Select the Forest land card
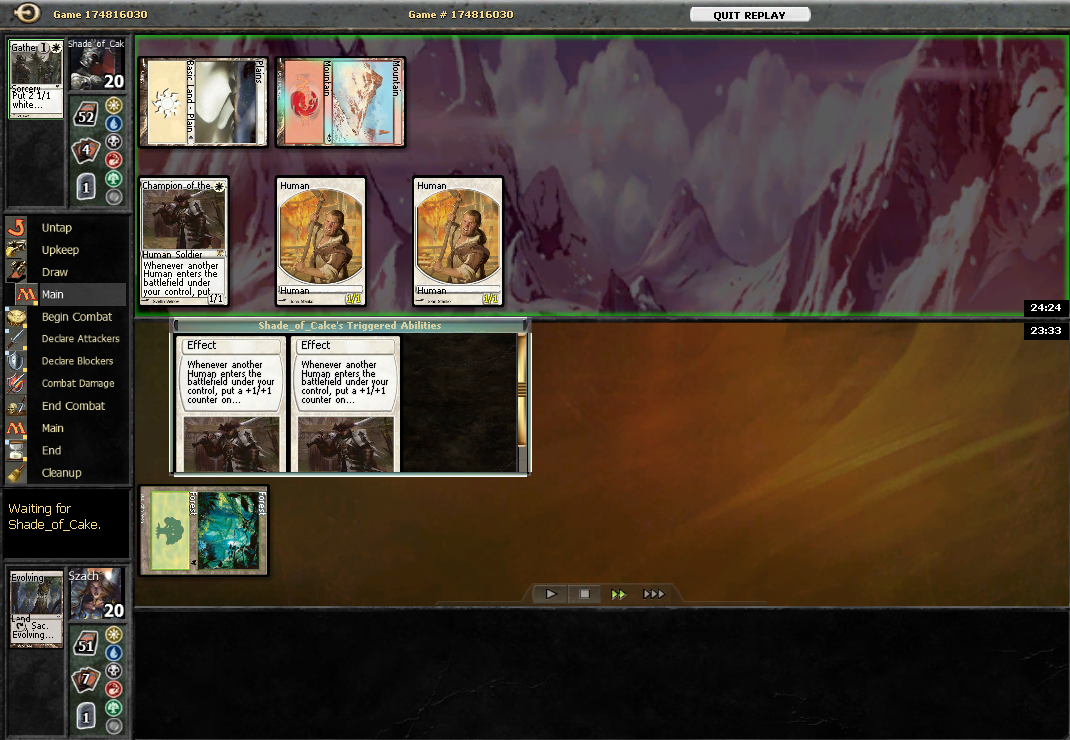The width and height of the screenshot is (1070, 740). click(204, 530)
